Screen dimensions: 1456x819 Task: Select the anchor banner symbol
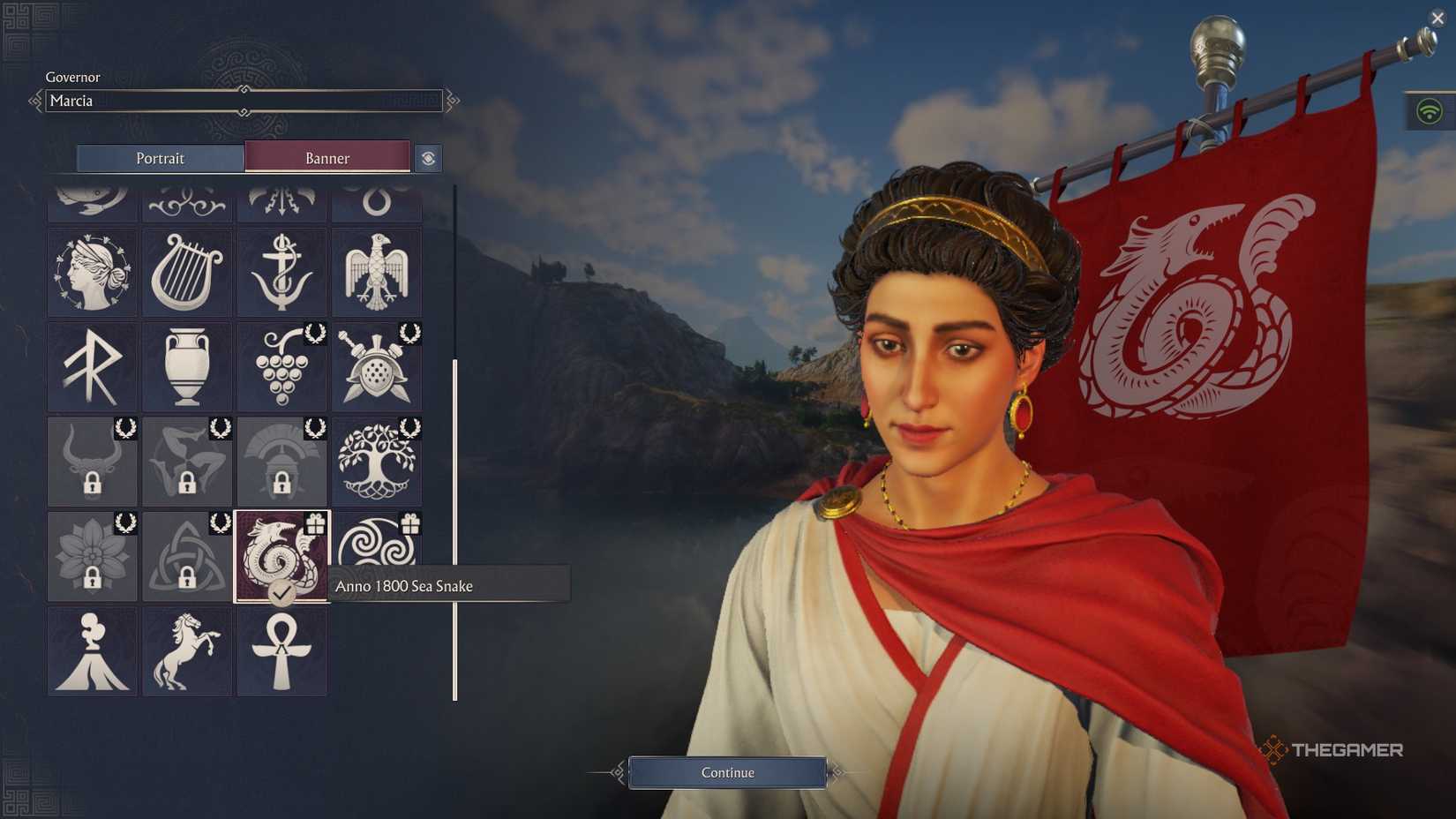(x=282, y=271)
